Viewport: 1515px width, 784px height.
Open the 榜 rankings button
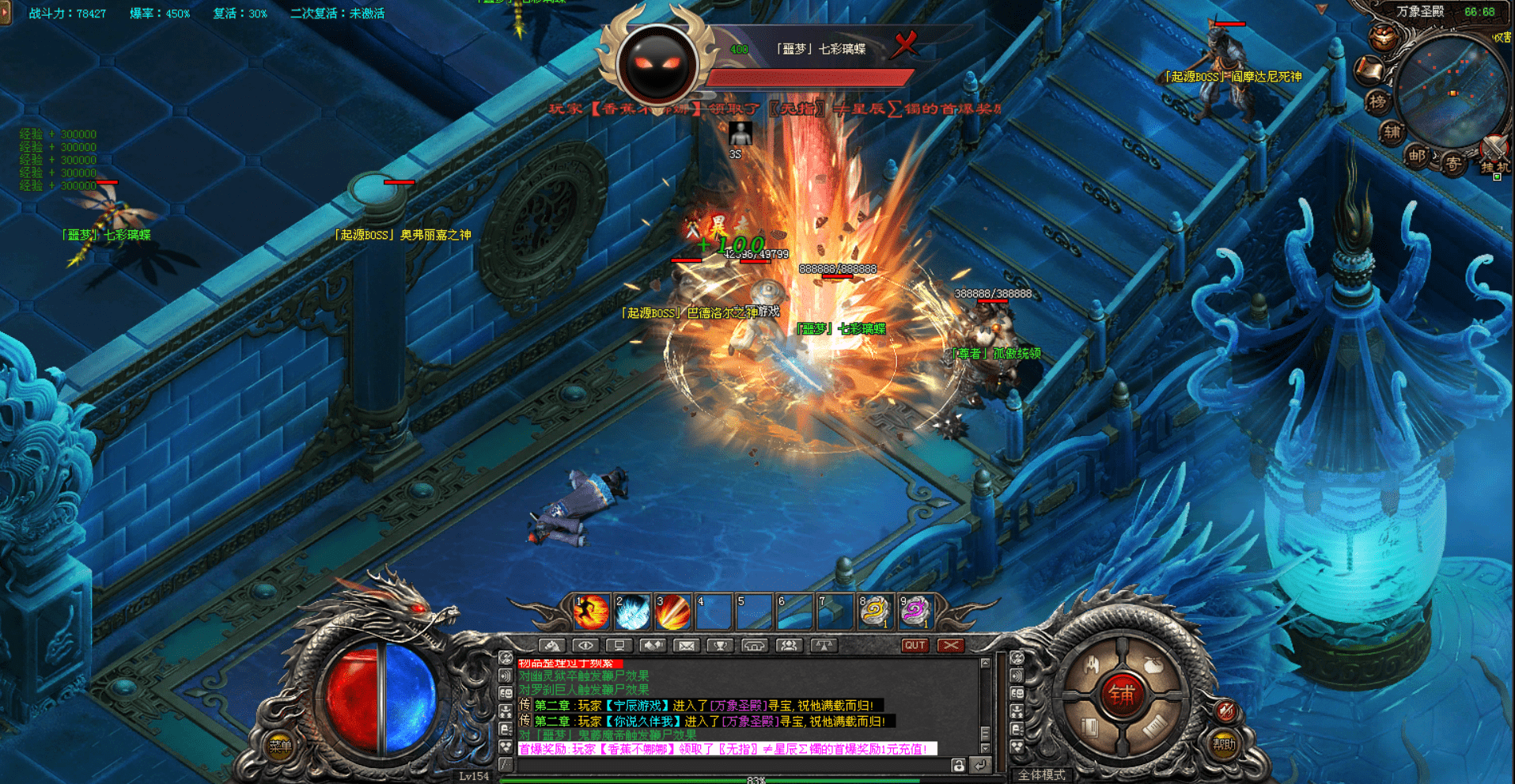point(1378,102)
